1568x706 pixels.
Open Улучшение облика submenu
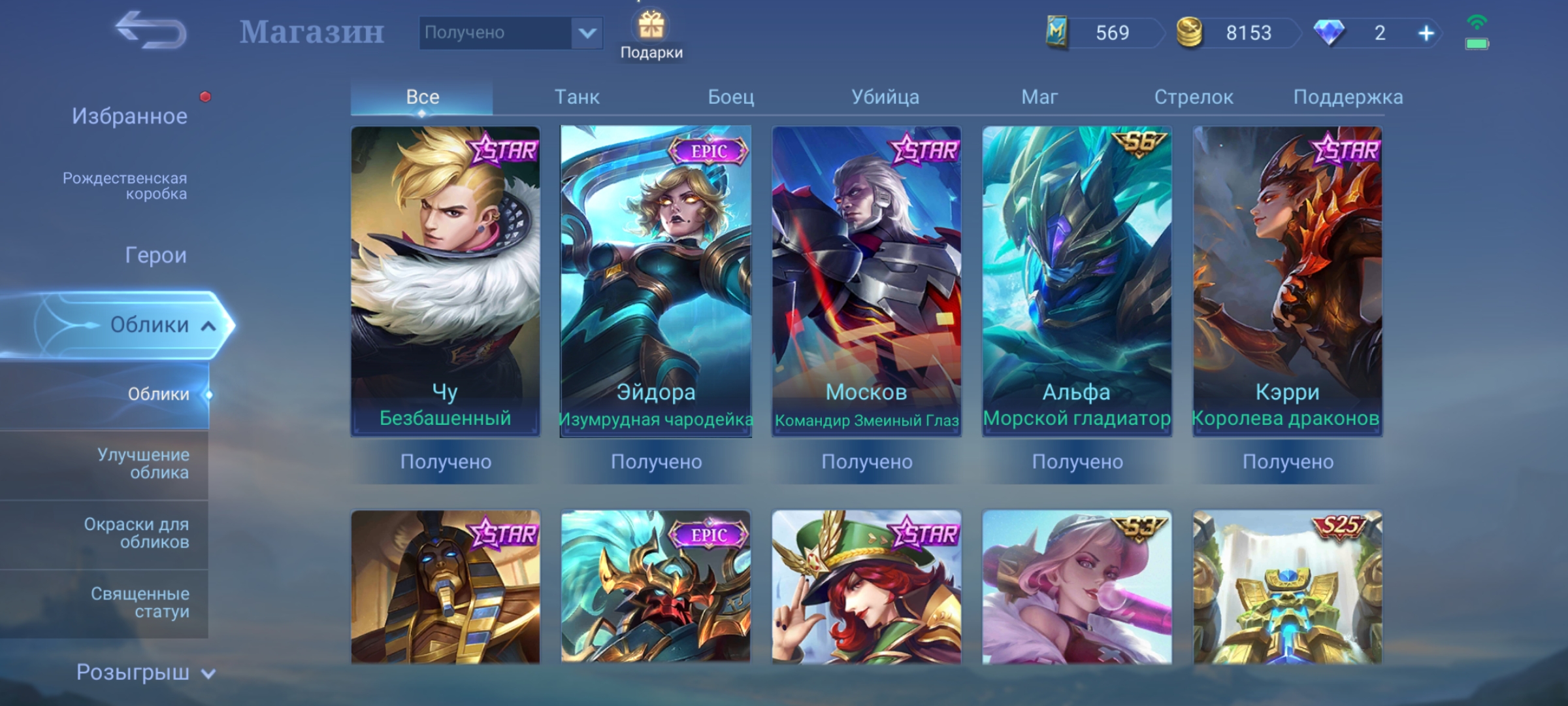[x=143, y=463]
